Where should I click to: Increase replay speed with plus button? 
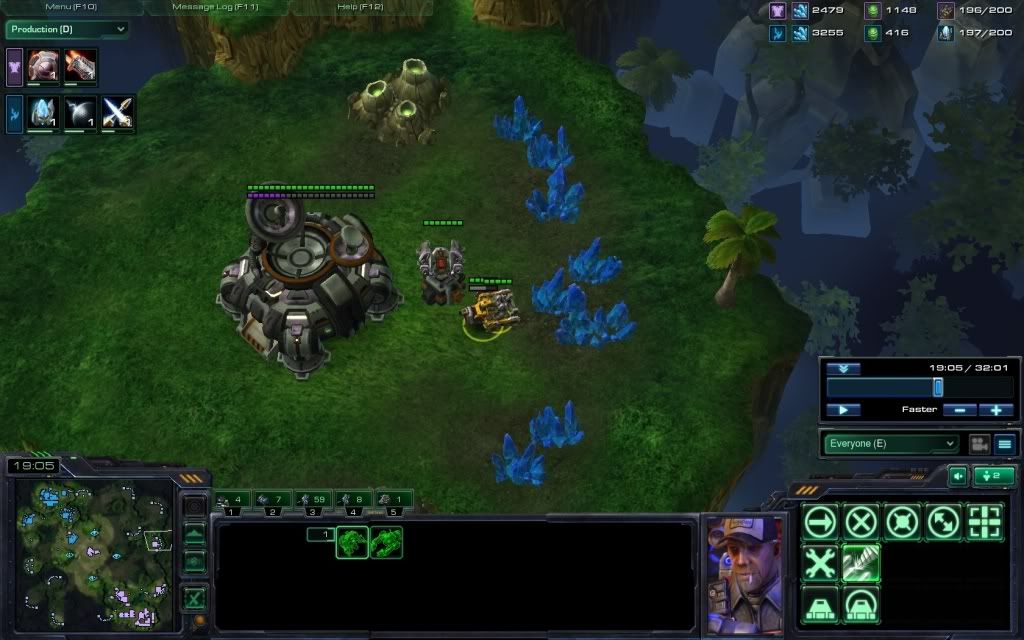tap(996, 410)
